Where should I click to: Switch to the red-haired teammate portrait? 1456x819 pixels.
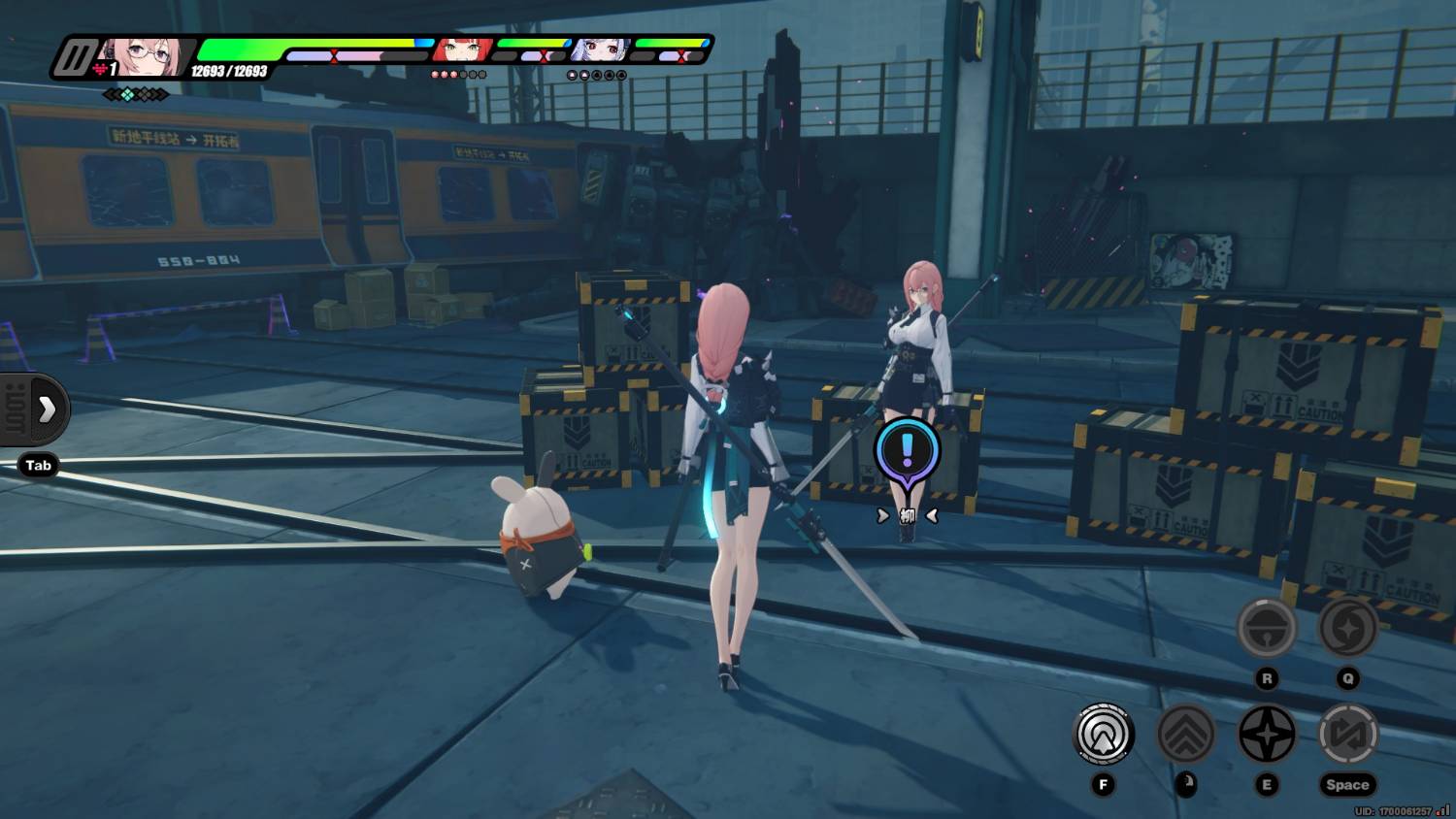[460, 49]
